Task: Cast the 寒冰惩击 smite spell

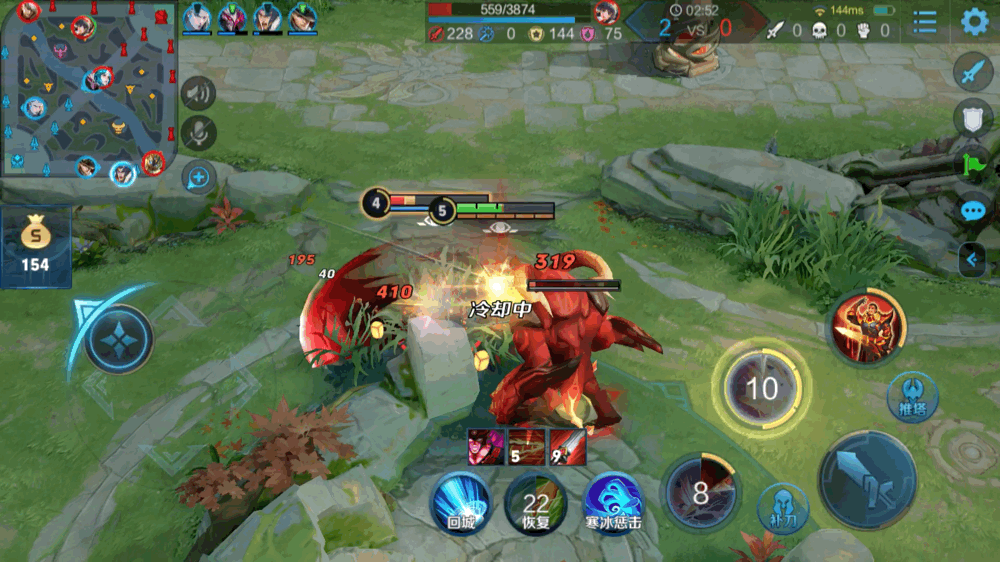Action: (x=612, y=500)
